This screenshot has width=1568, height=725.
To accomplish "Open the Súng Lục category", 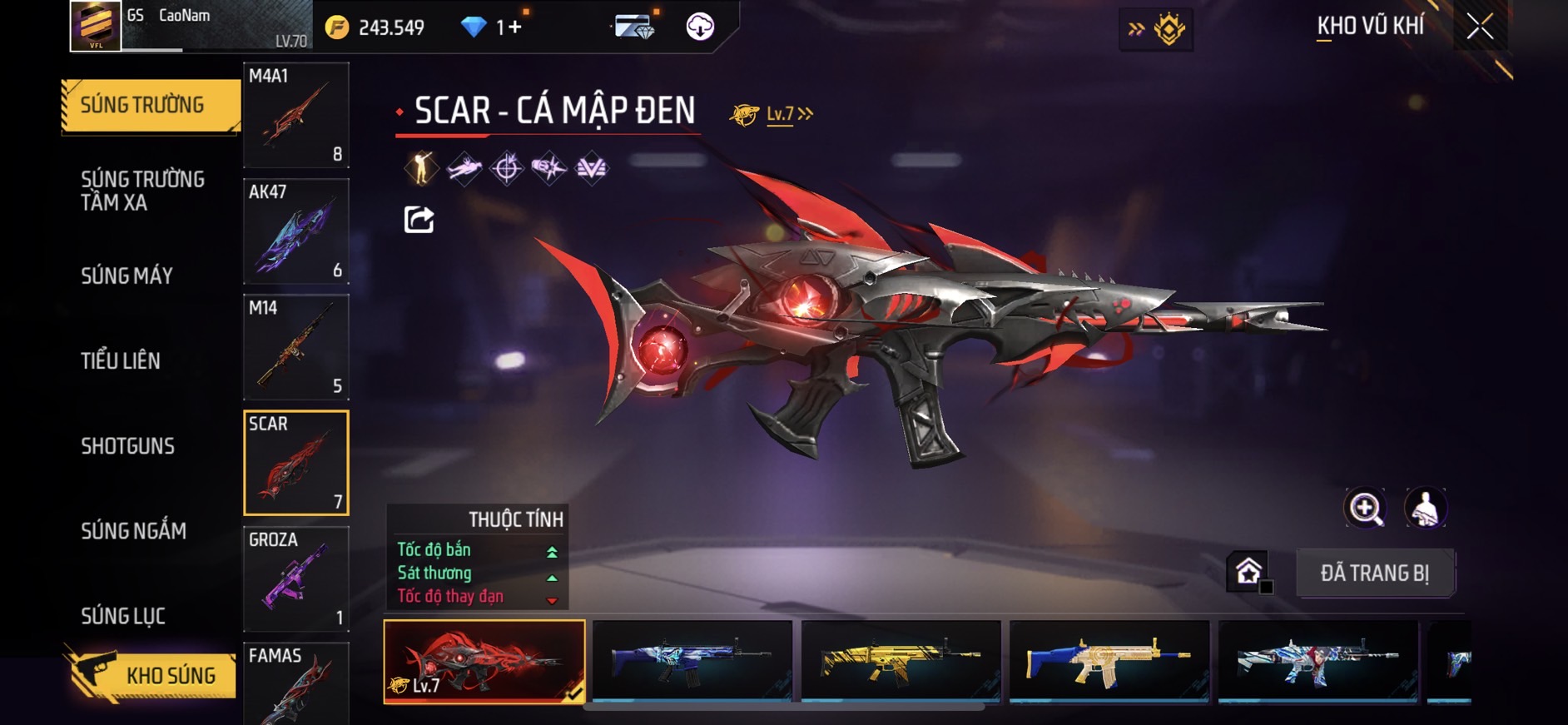I will point(123,616).
